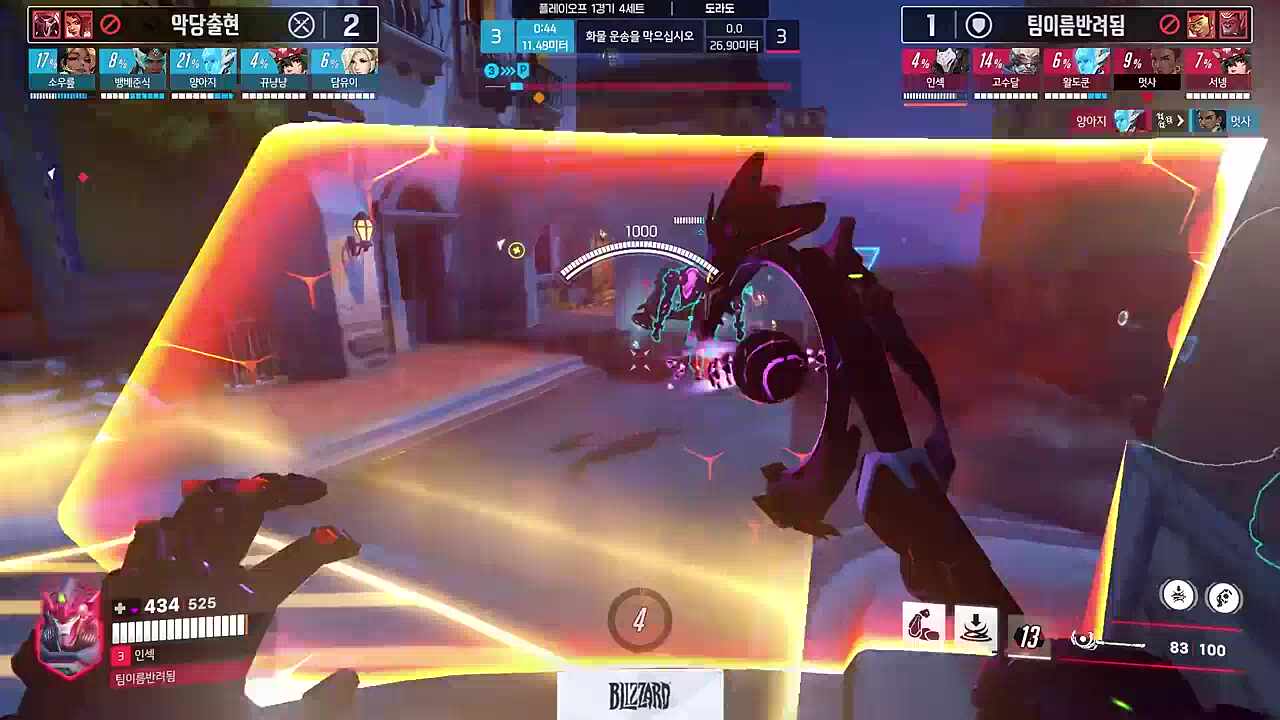Image resolution: width=1280 pixels, height=720 pixels.
Task: Spectate player 소우룹 in the left team row
Action: tap(62, 72)
